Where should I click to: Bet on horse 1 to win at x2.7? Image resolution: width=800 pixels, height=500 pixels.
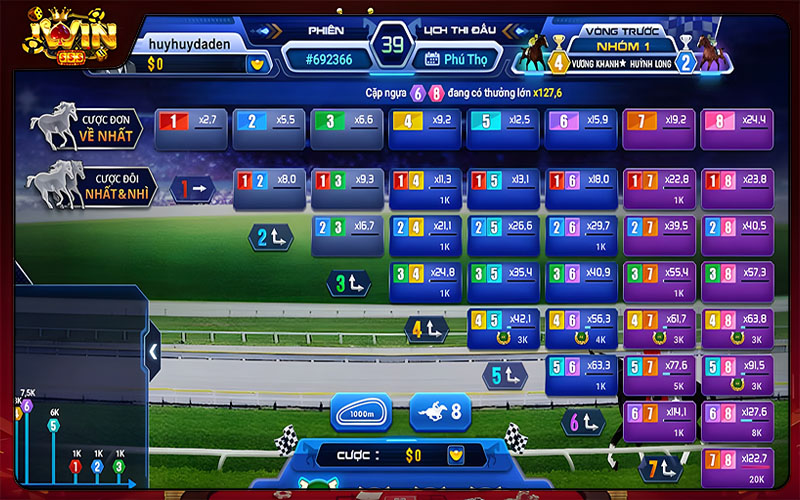191,123
